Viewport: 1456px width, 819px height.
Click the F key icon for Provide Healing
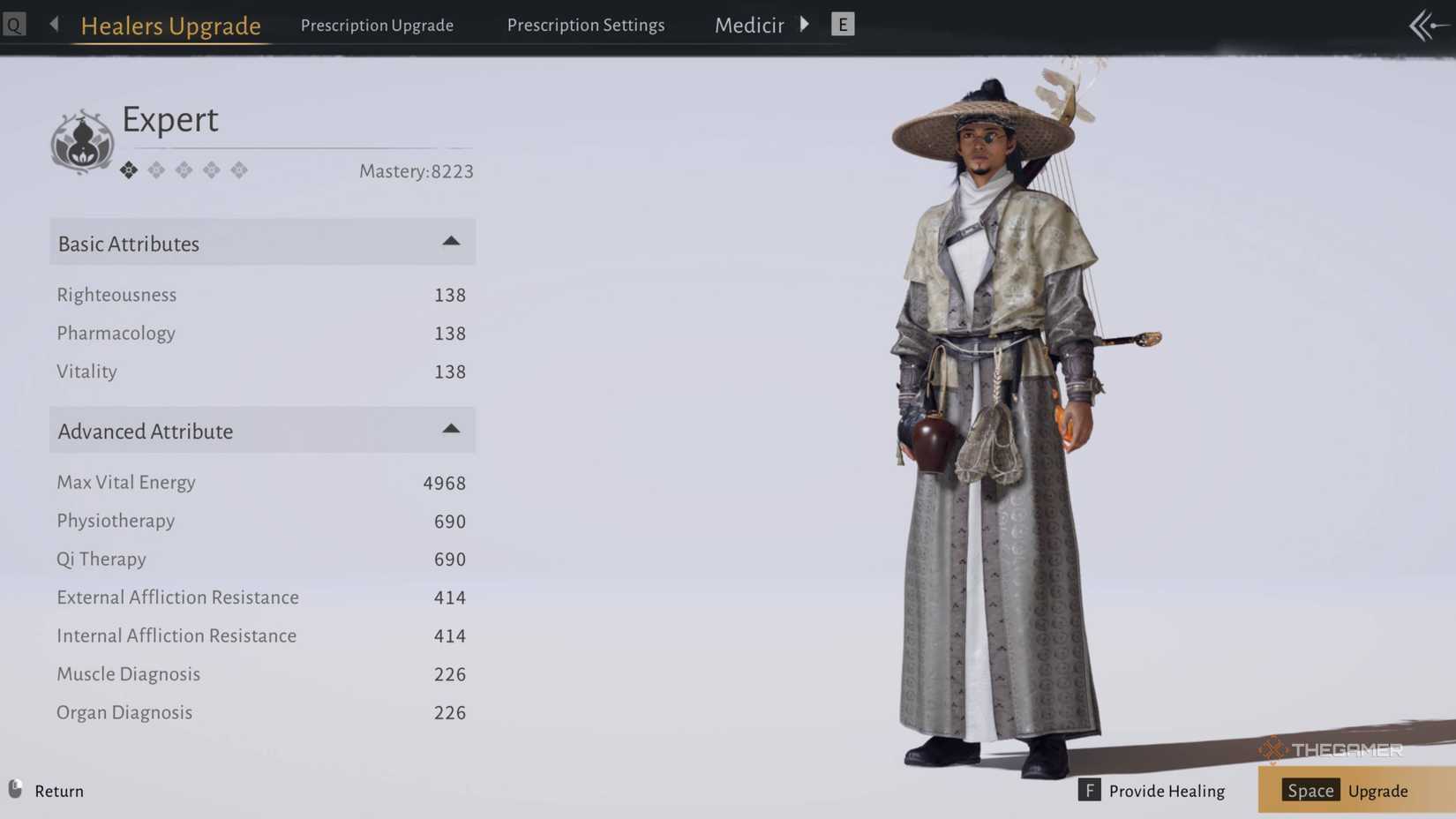(1092, 791)
